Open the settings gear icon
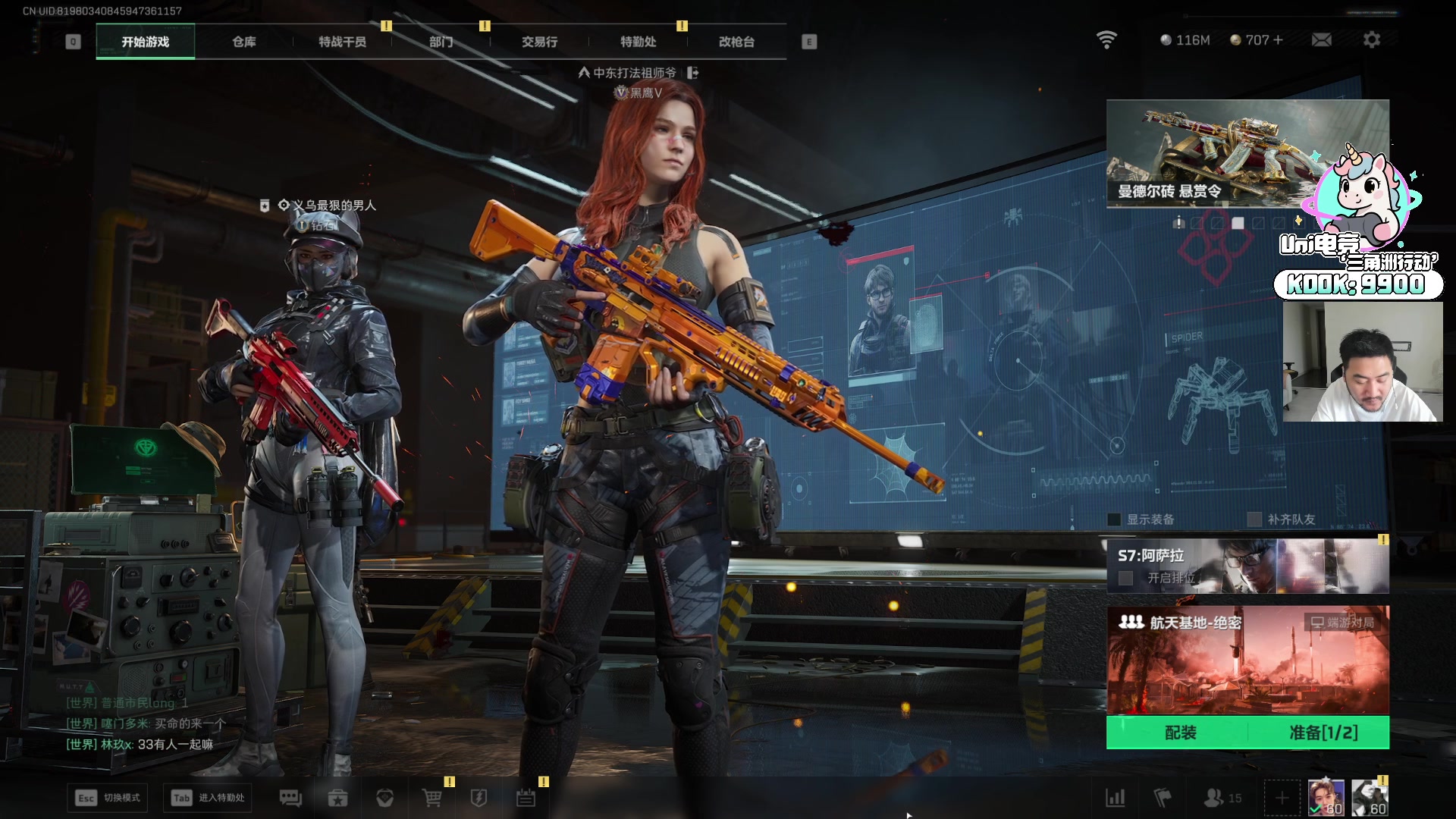Image resolution: width=1456 pixels, height=819 pixels. (x=1371, y=39)
